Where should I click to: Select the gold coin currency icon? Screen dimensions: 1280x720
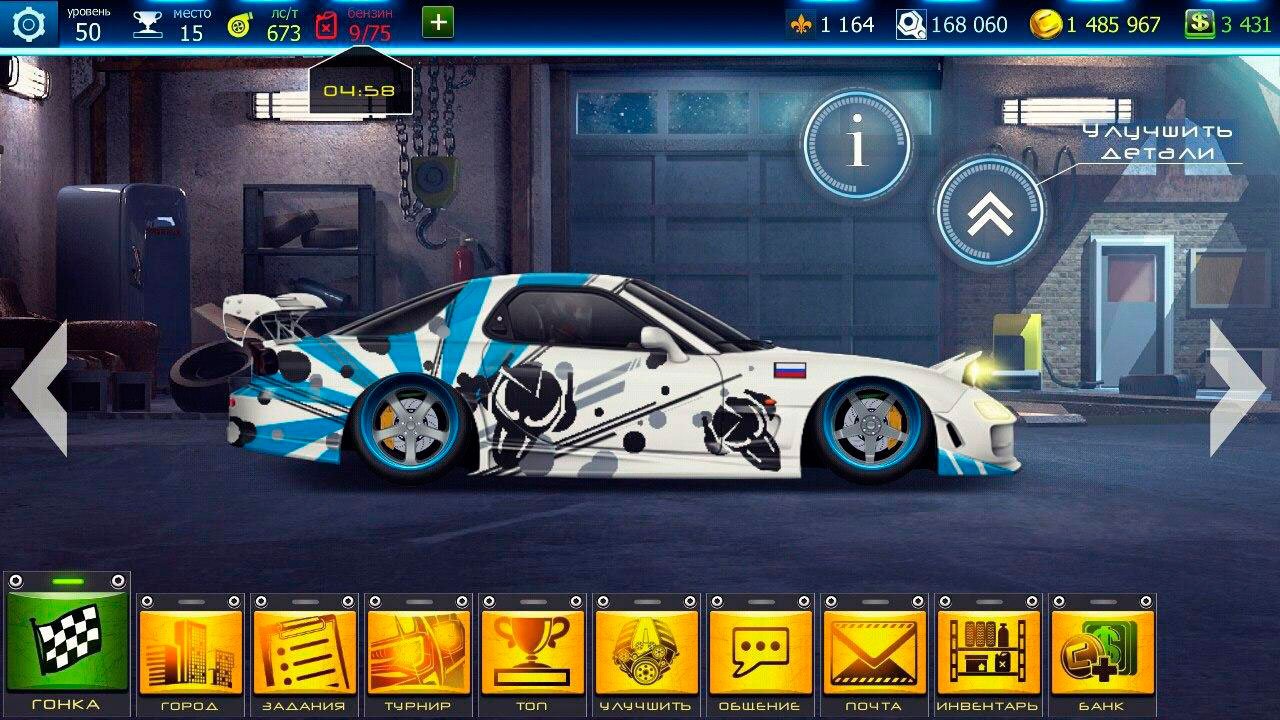(x=1045, y=24)
